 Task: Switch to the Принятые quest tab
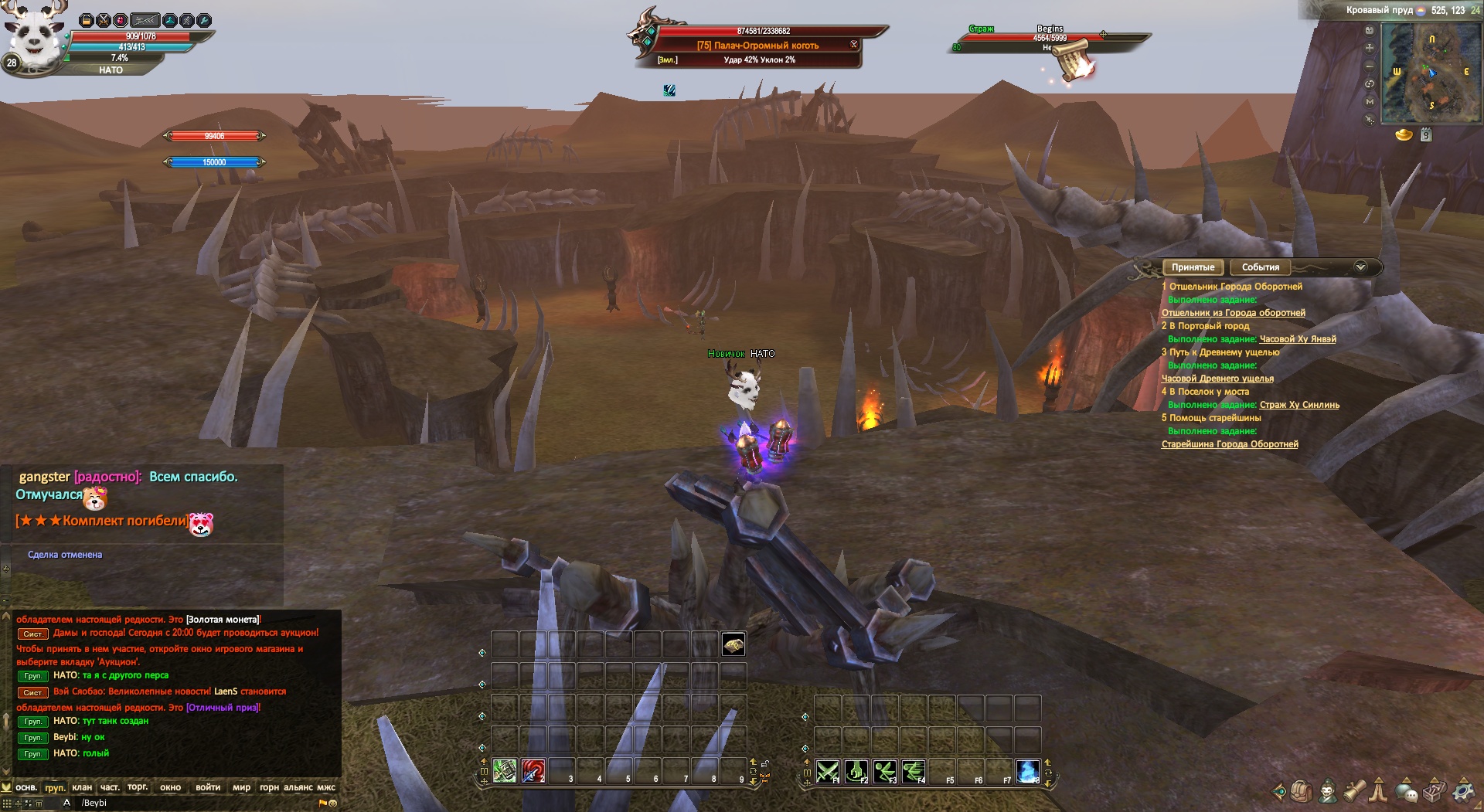click(x=1193, y=267)
